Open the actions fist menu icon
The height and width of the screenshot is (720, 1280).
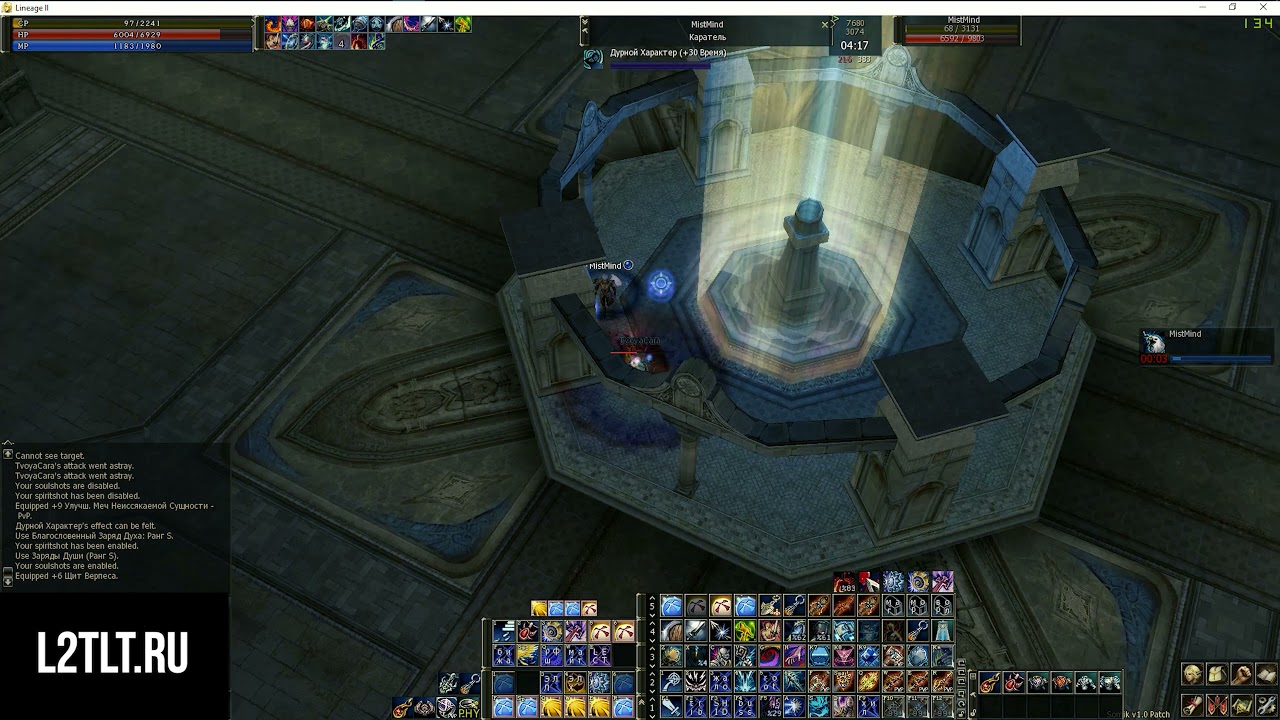click(1242, 674)
